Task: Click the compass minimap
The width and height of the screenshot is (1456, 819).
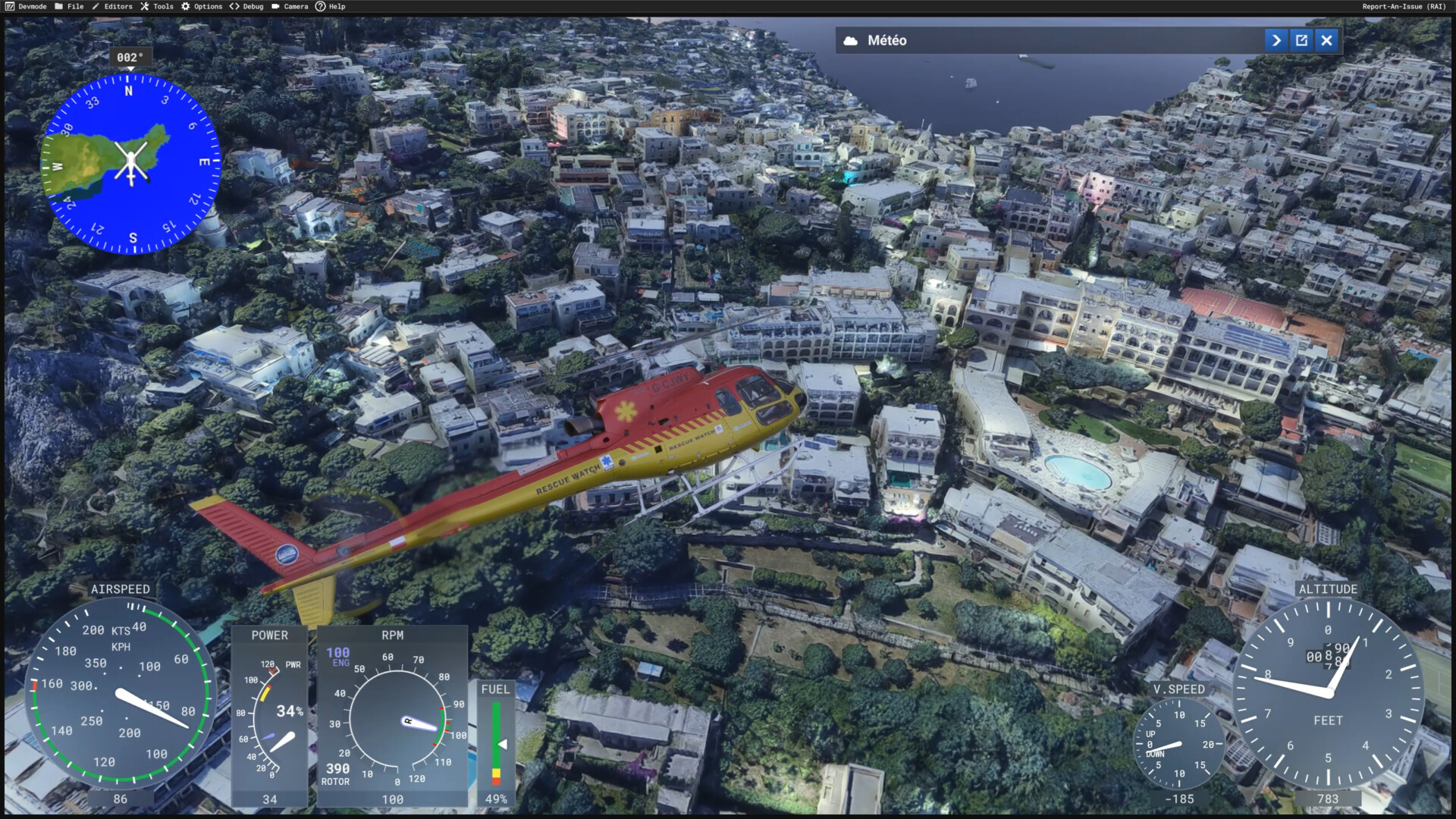Action: 130,164
